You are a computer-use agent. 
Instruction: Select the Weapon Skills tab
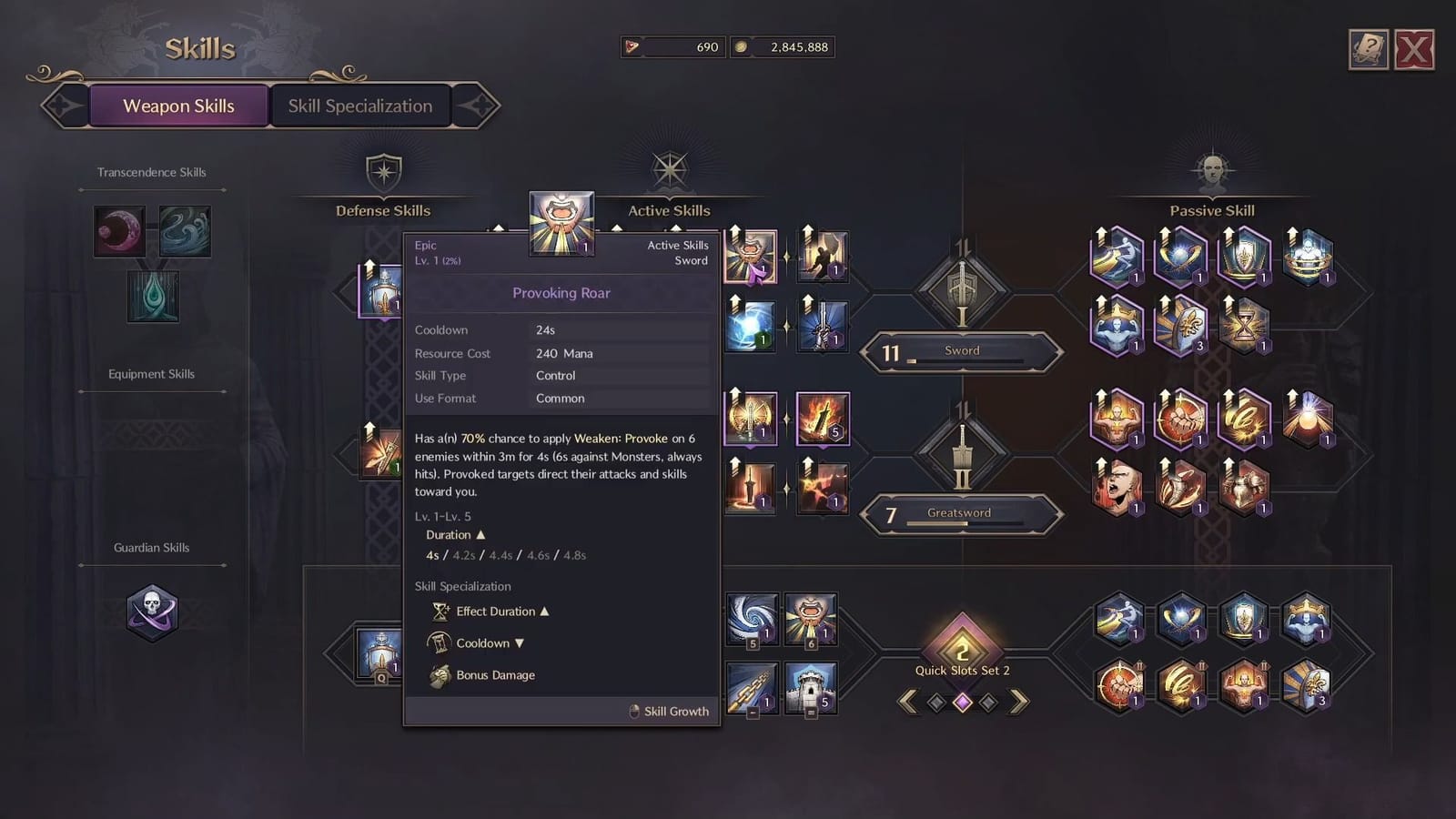tap(179, 106)
